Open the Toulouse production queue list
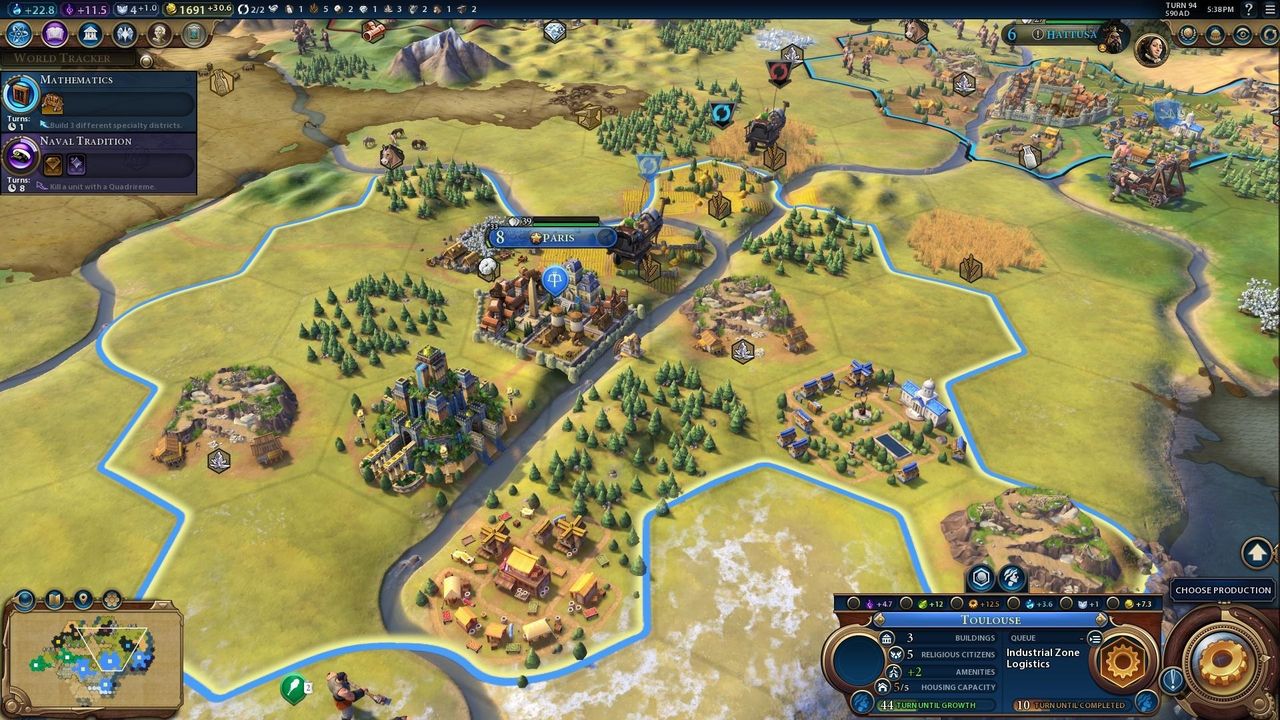Viewport: 1280px width, 720px height. [1094, 638]
